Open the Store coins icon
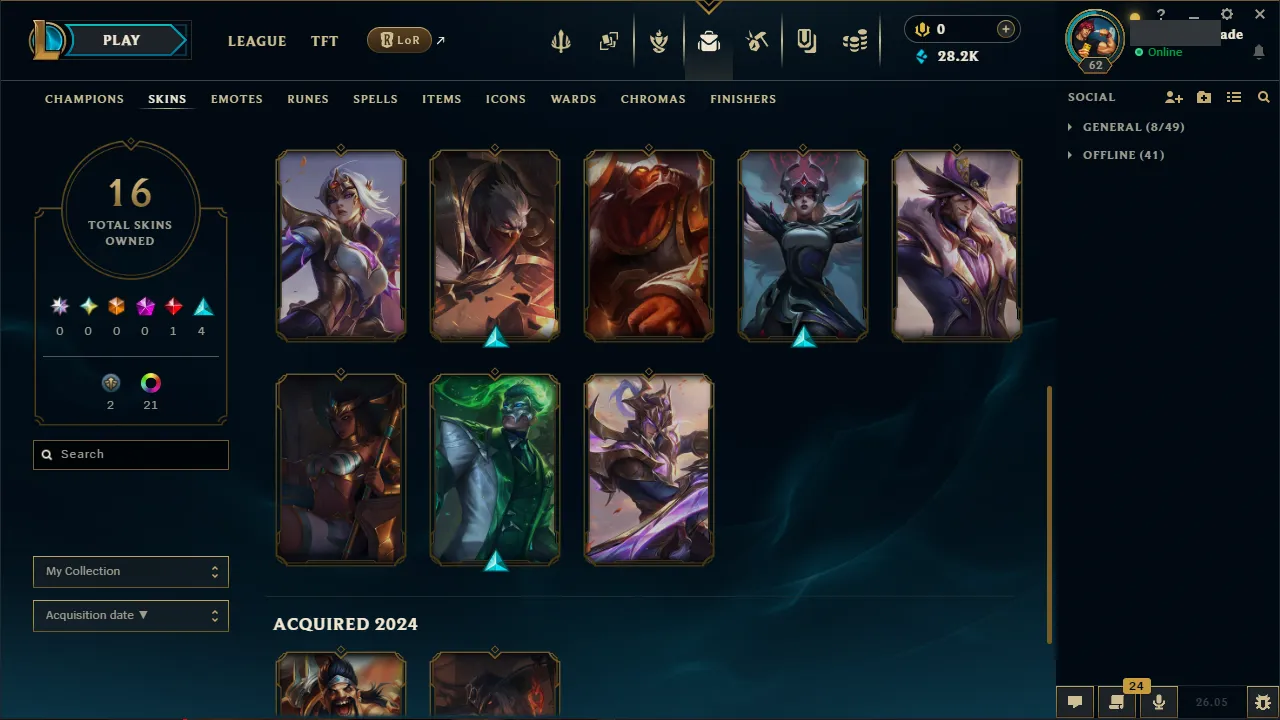The height and width of the screenshot is (720, 1280). pyautogui.click(x=855, y=40)
